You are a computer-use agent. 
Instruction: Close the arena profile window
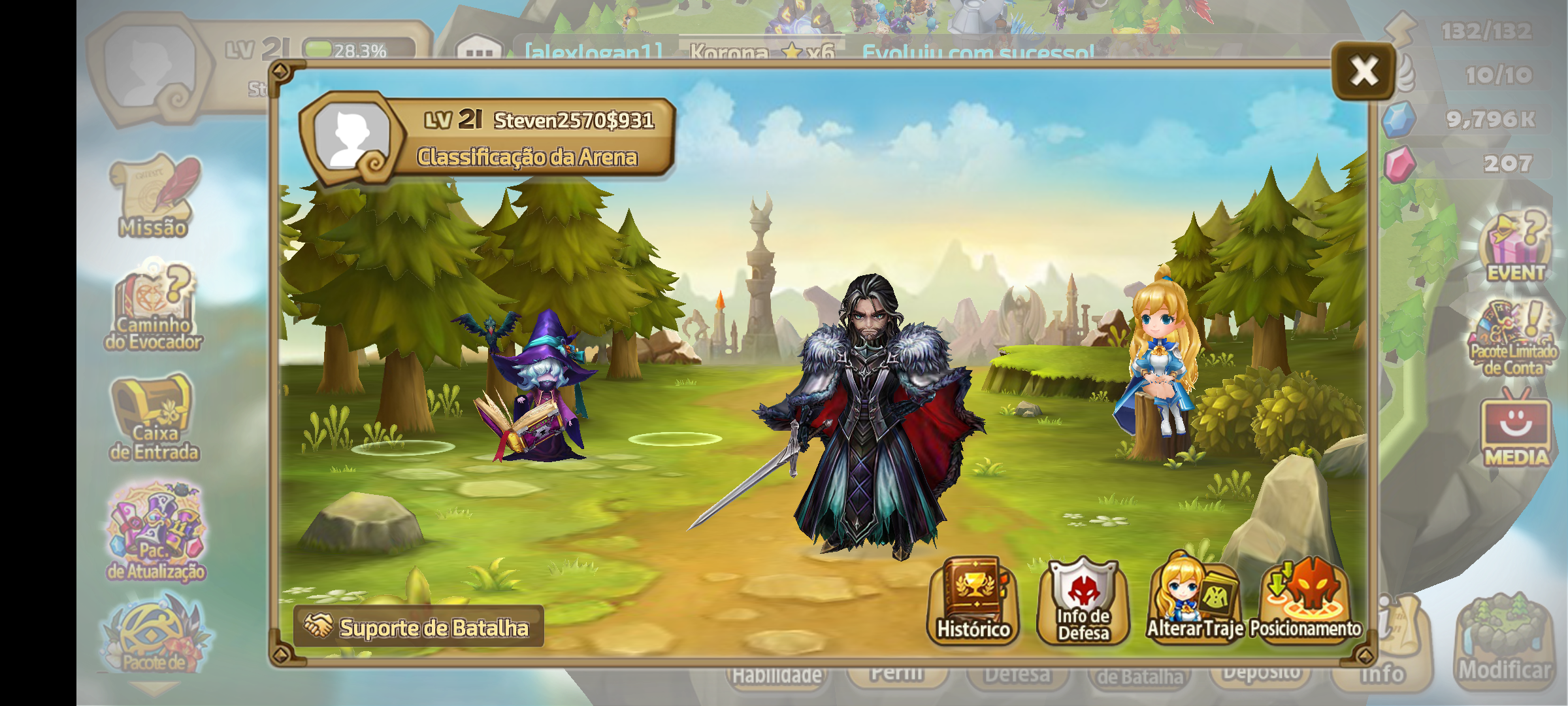[x=1364, y=71]
